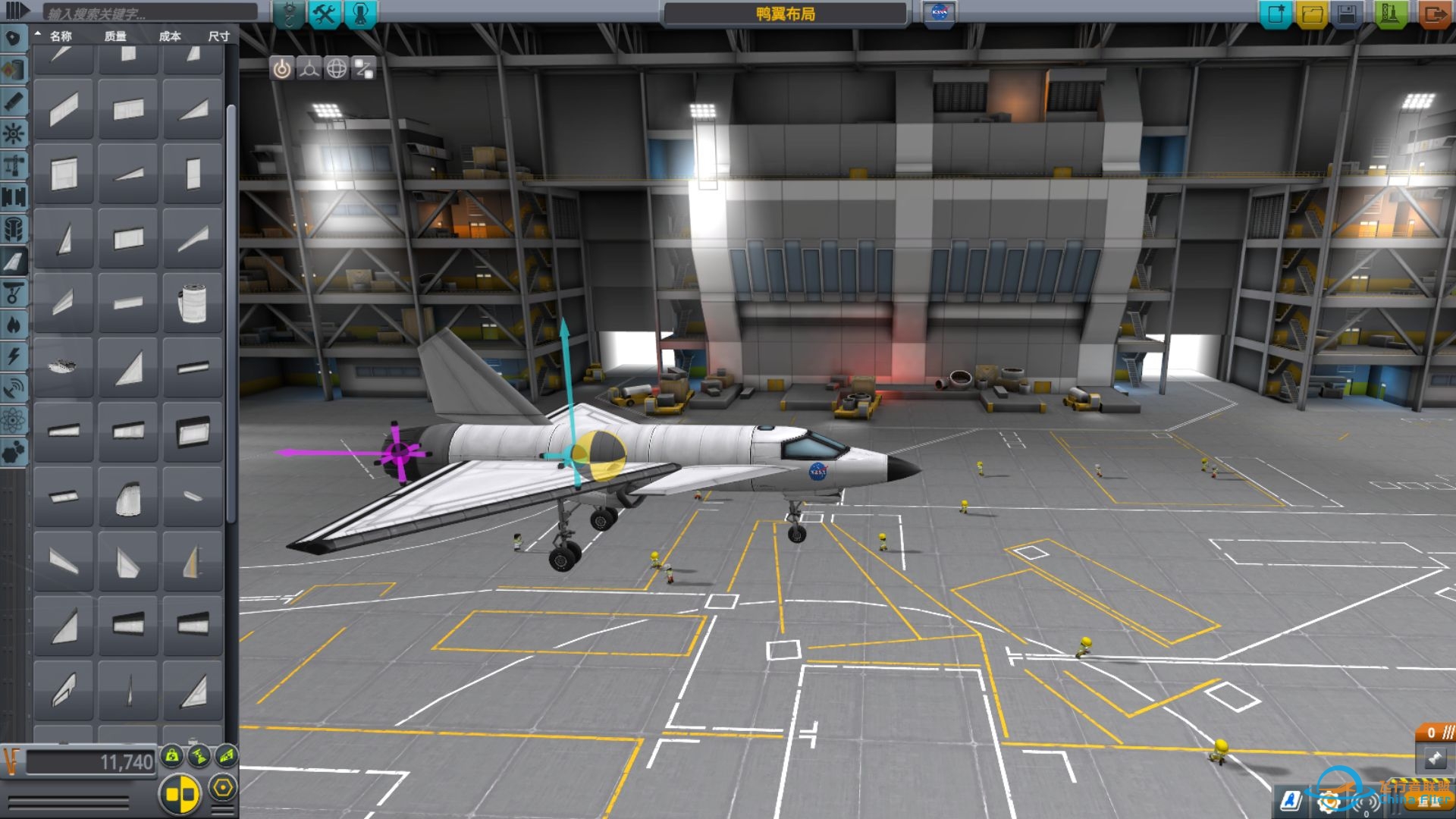Toggle the center of thrust overlay
The height and width of the screenshot is (819, 1456).
coord(199,755)
